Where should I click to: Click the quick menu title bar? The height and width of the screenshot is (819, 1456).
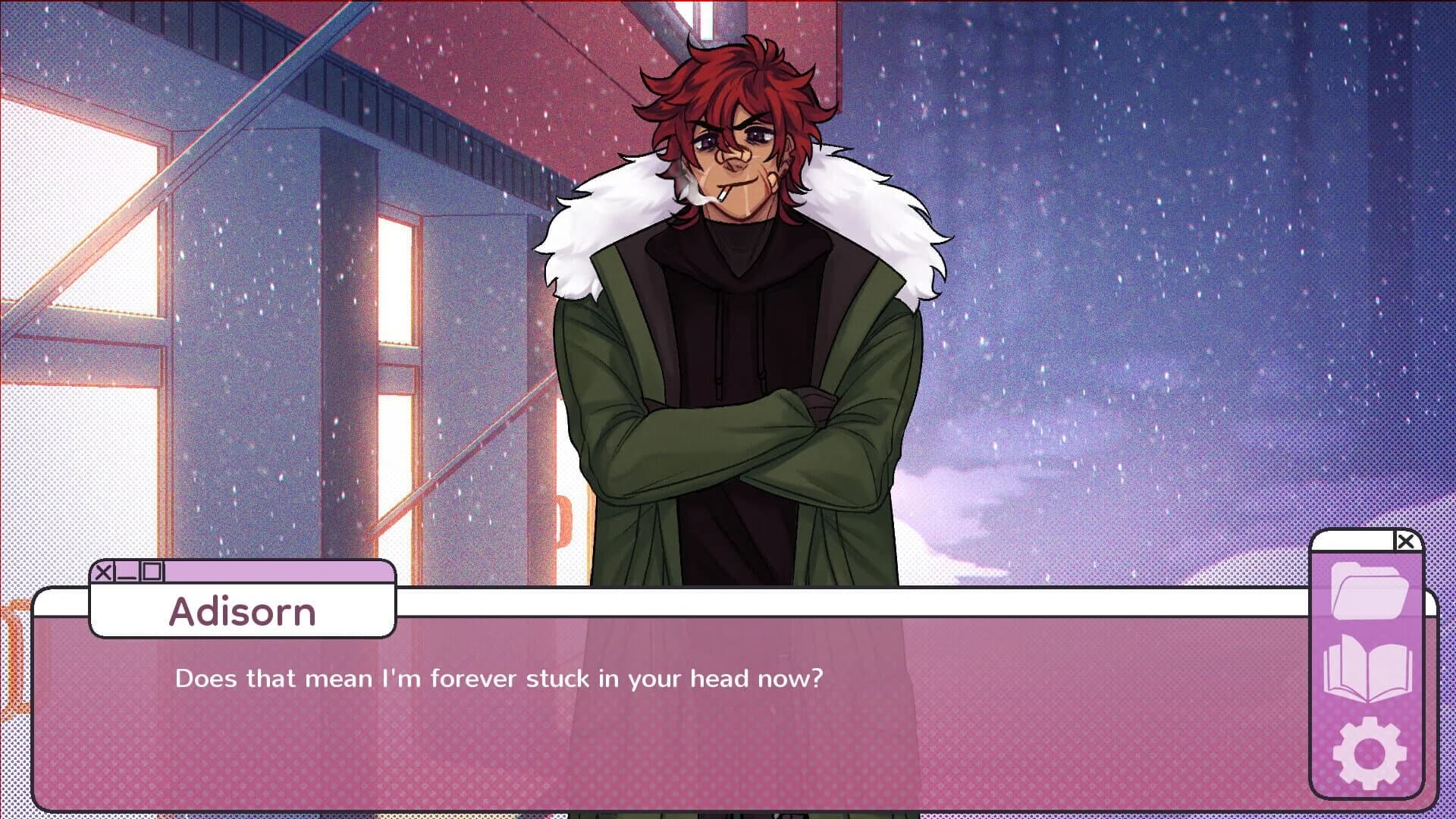click(1357, 541)
